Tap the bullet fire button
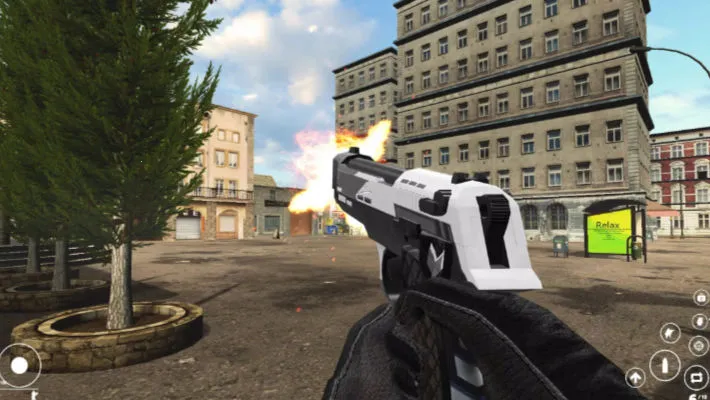Screen dimensions: 710x400 click(665, 365)
